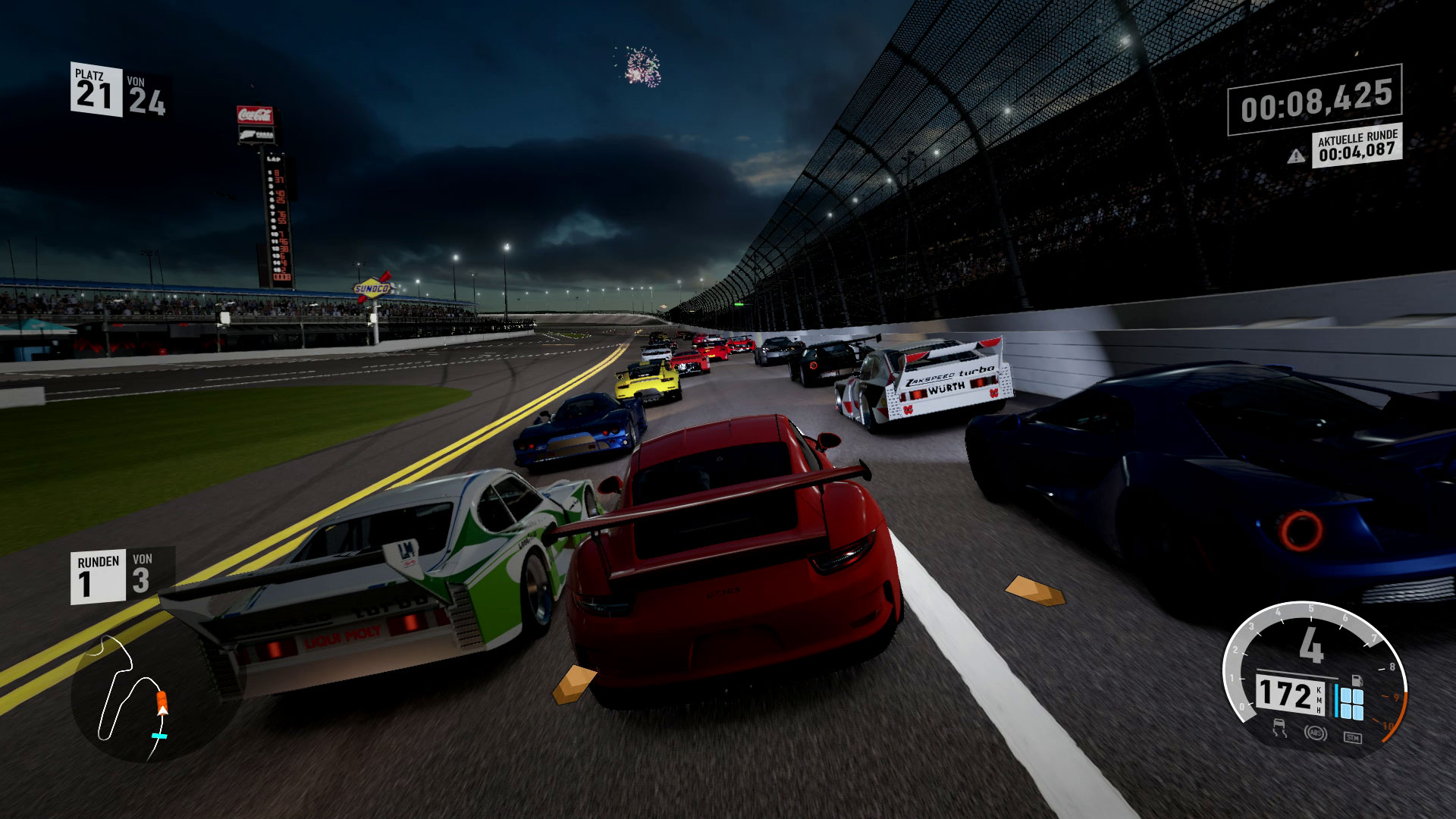Click the warning triangle beside lap time

pyautogui.click(x=1296, y=156)
